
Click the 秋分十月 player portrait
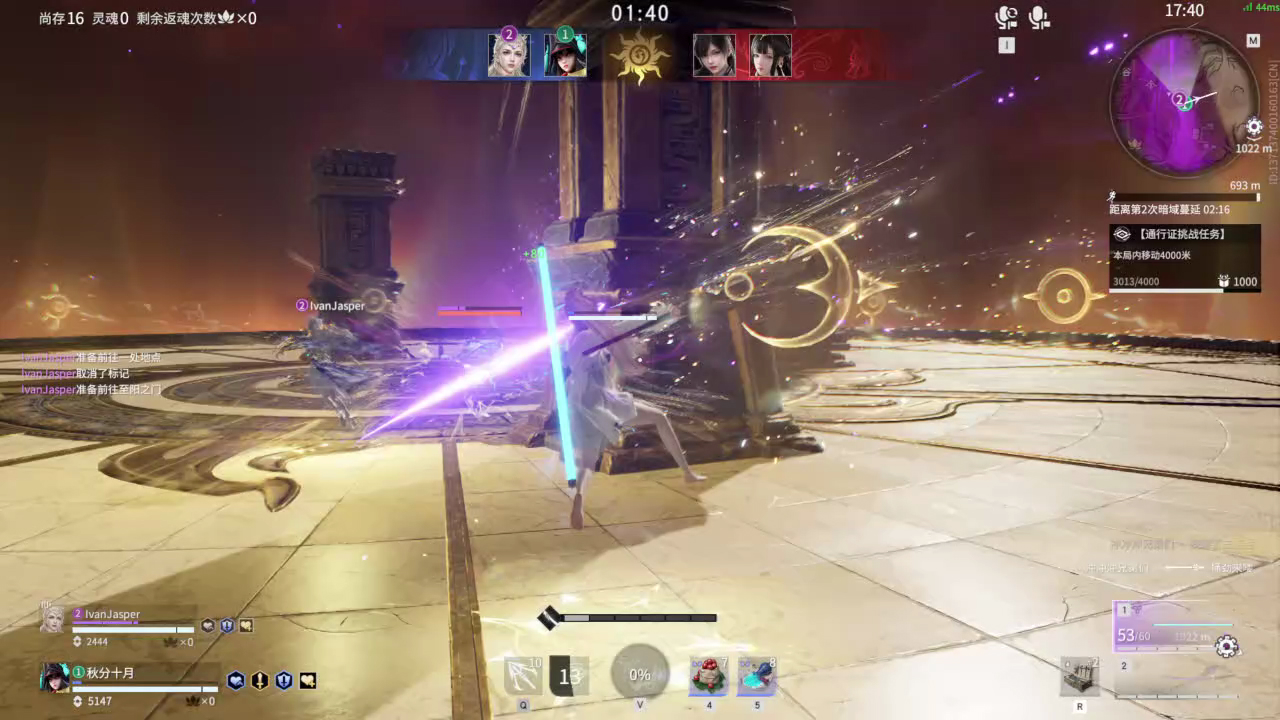(55, 678)
